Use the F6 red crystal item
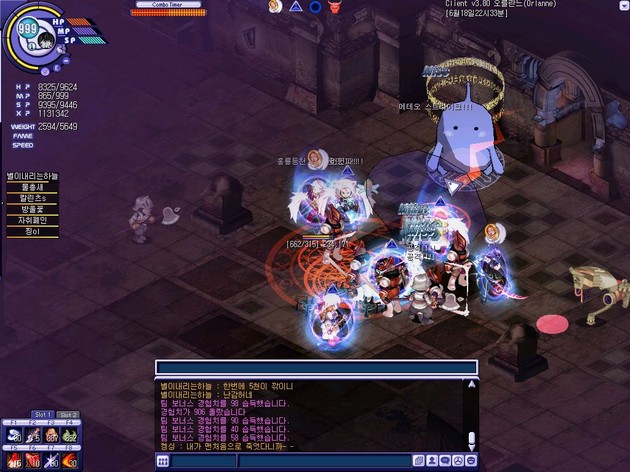The width and height of the screenshot is (630, 472). (33, 461)
